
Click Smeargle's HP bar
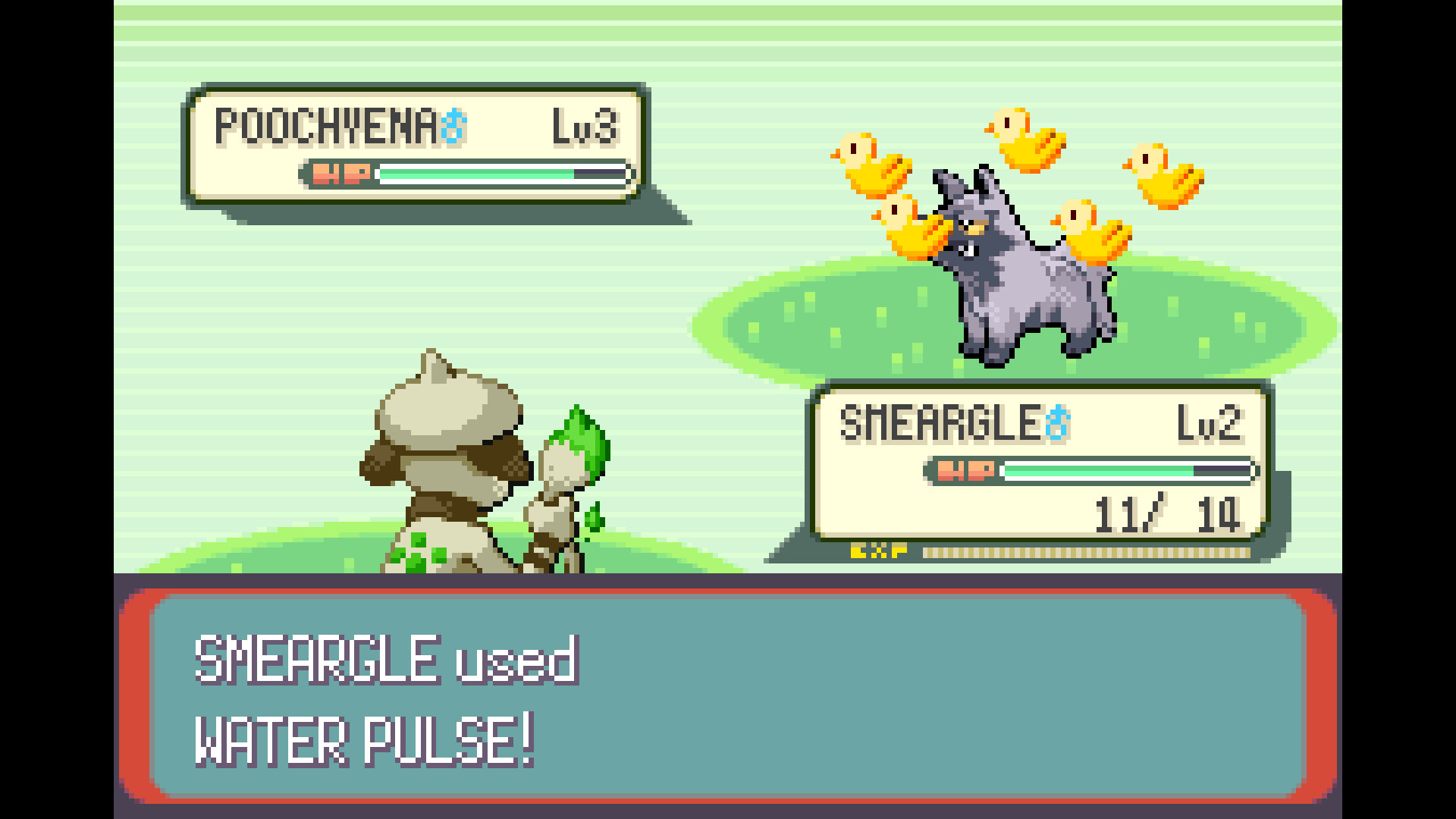click(x=1130, y=470)
